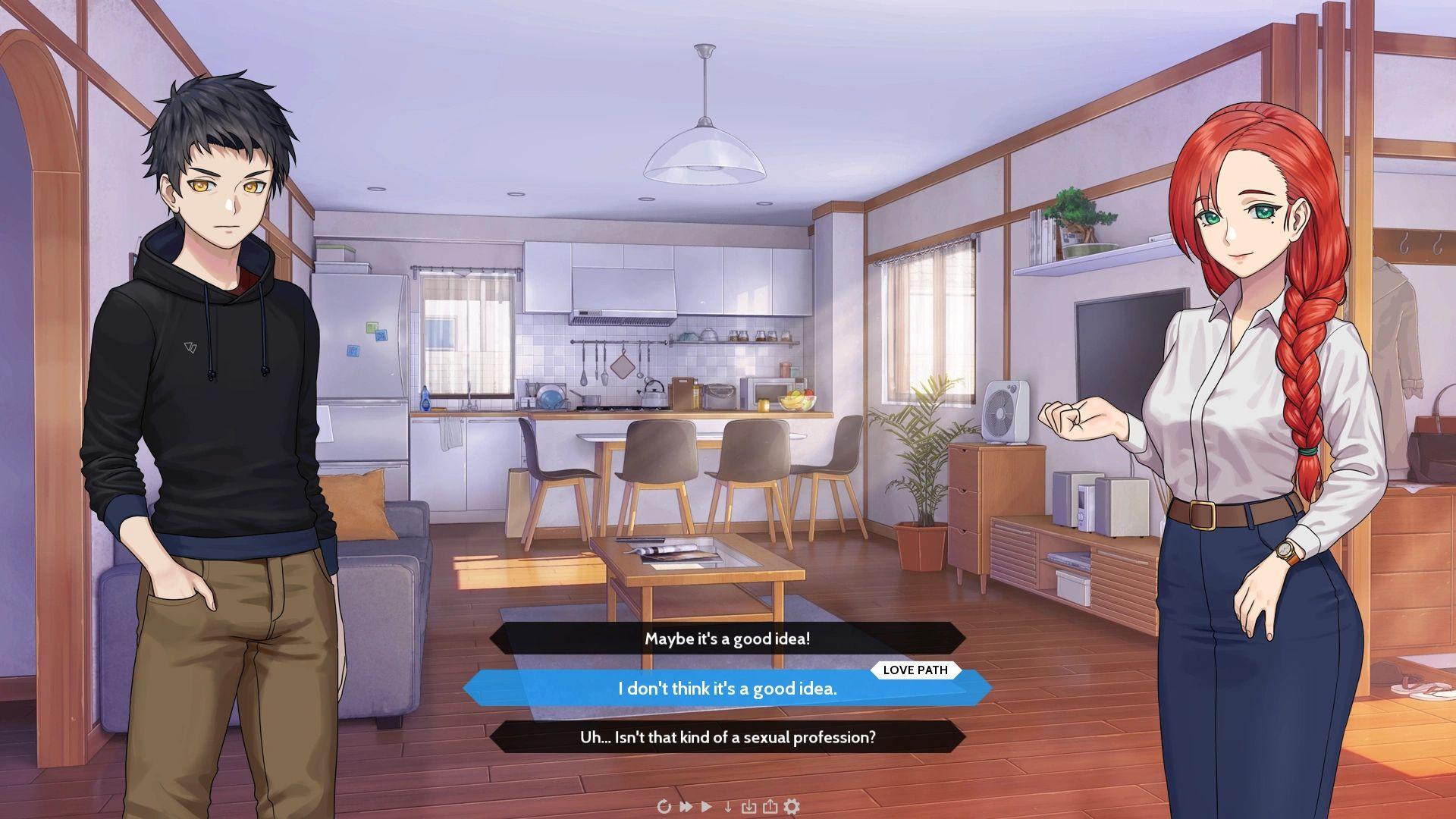Activate the fast-forward skip icon
1456x819 pixels.
click(686, 806)
